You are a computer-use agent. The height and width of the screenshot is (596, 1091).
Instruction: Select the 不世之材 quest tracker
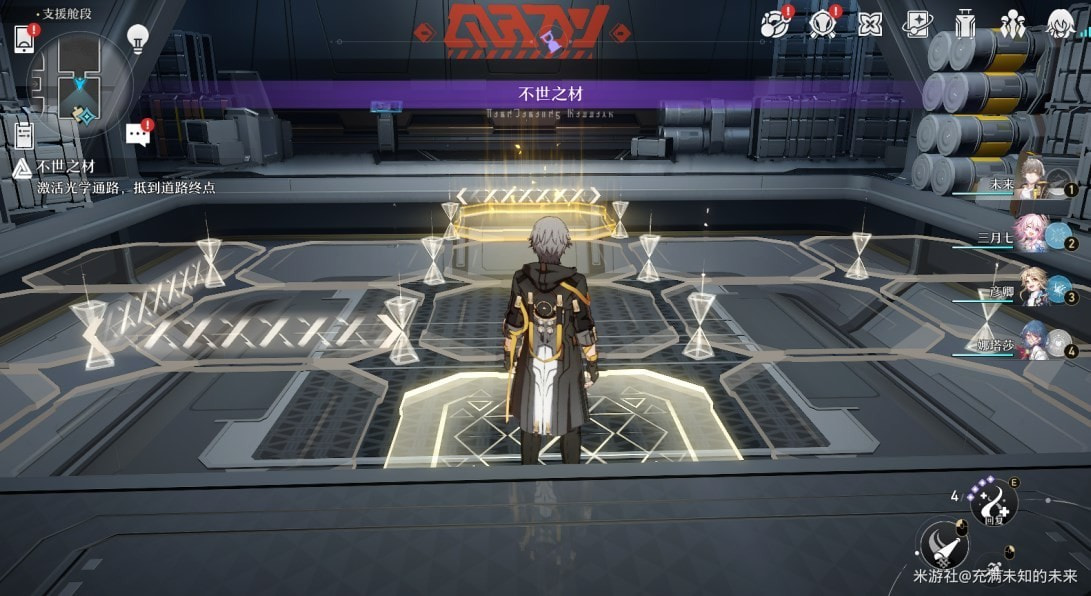coord(66,166)
